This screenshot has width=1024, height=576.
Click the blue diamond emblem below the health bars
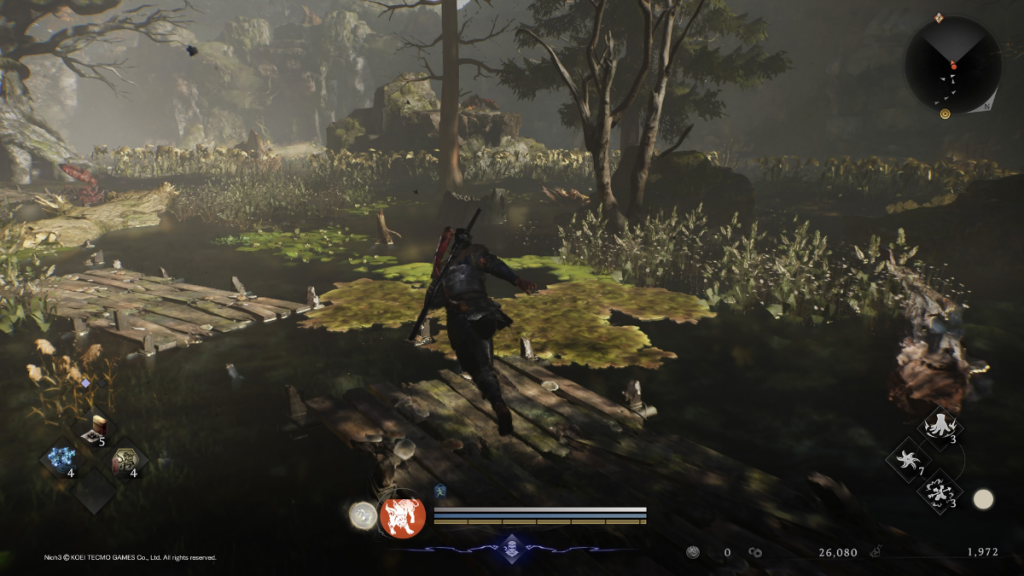pos(512,545)
